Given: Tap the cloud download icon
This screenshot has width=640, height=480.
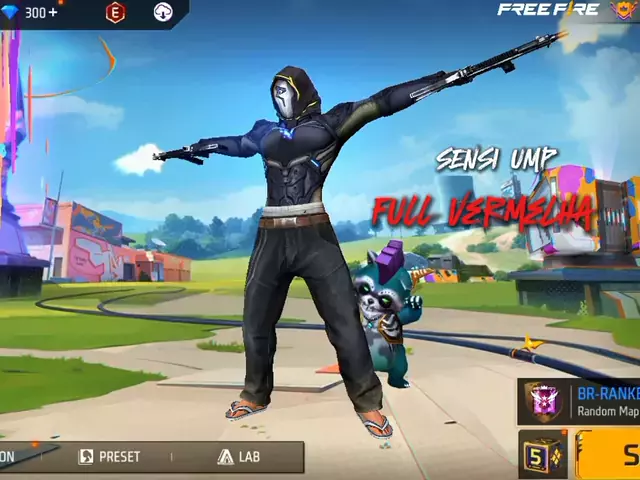Looking at the screenshot, I should pos(163,12).
